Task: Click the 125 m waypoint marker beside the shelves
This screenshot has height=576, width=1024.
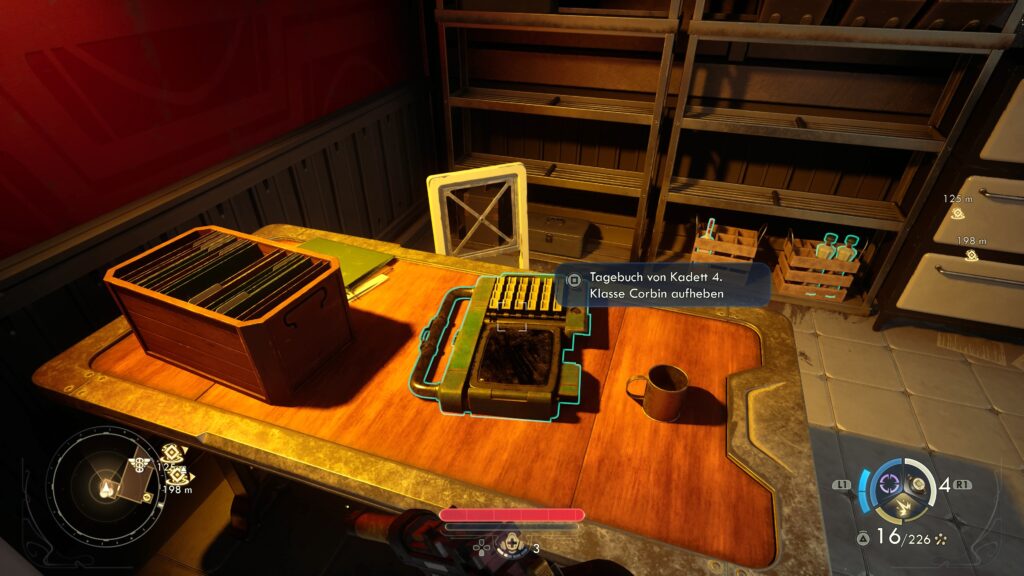Action: click(x=959, y=213)
